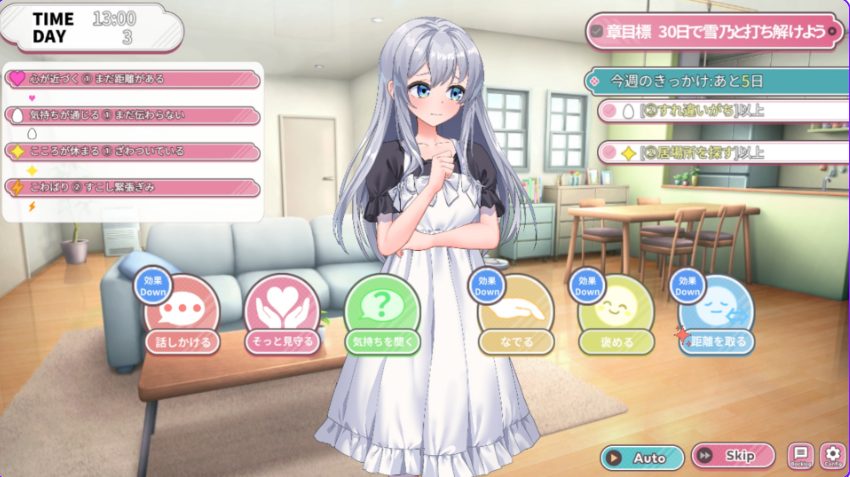Choose the 話しかける (talk) action
The image size is (850, 477).
(x=182, y=317)
